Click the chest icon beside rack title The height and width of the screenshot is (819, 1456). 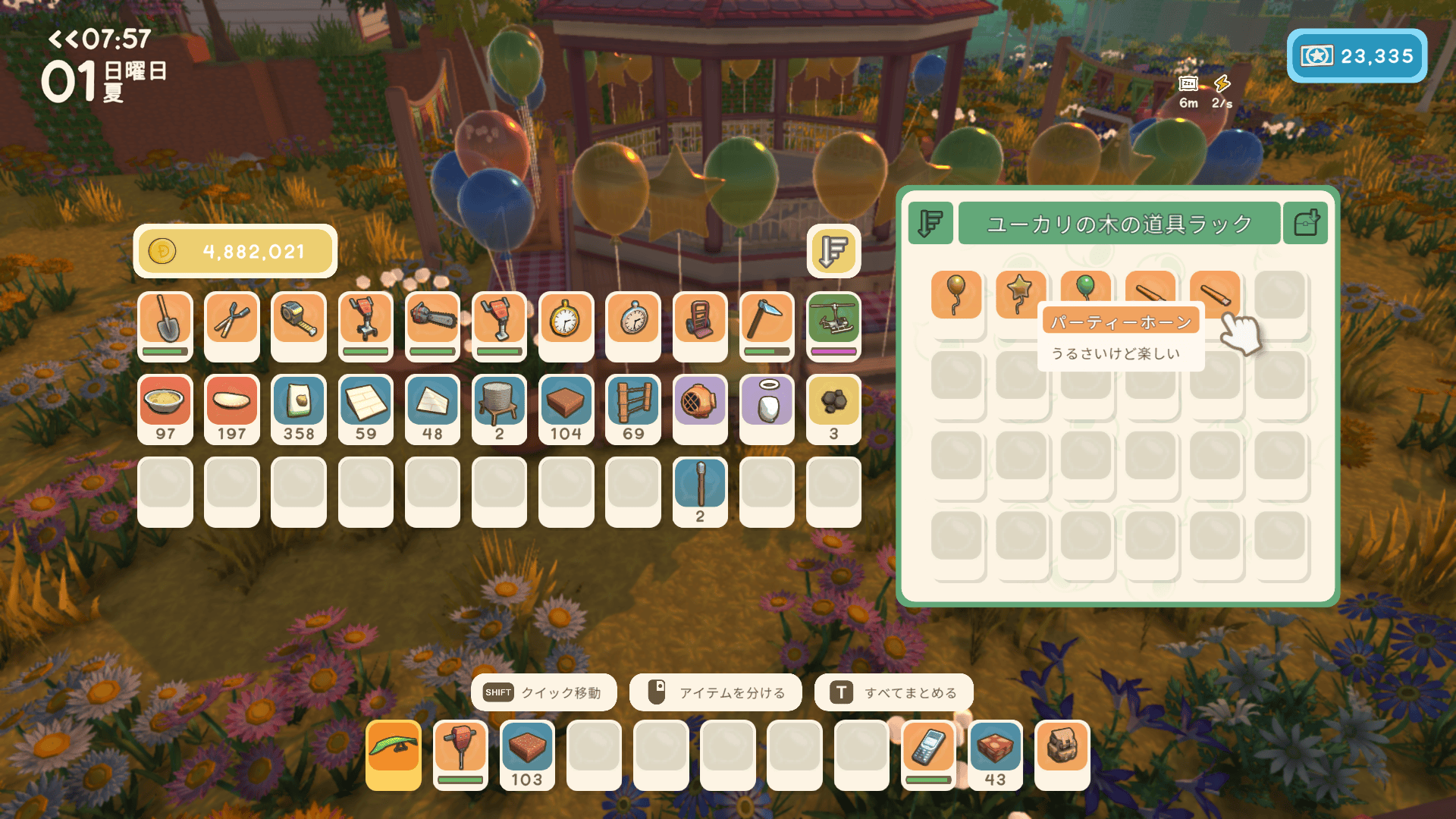[1305, 224]
